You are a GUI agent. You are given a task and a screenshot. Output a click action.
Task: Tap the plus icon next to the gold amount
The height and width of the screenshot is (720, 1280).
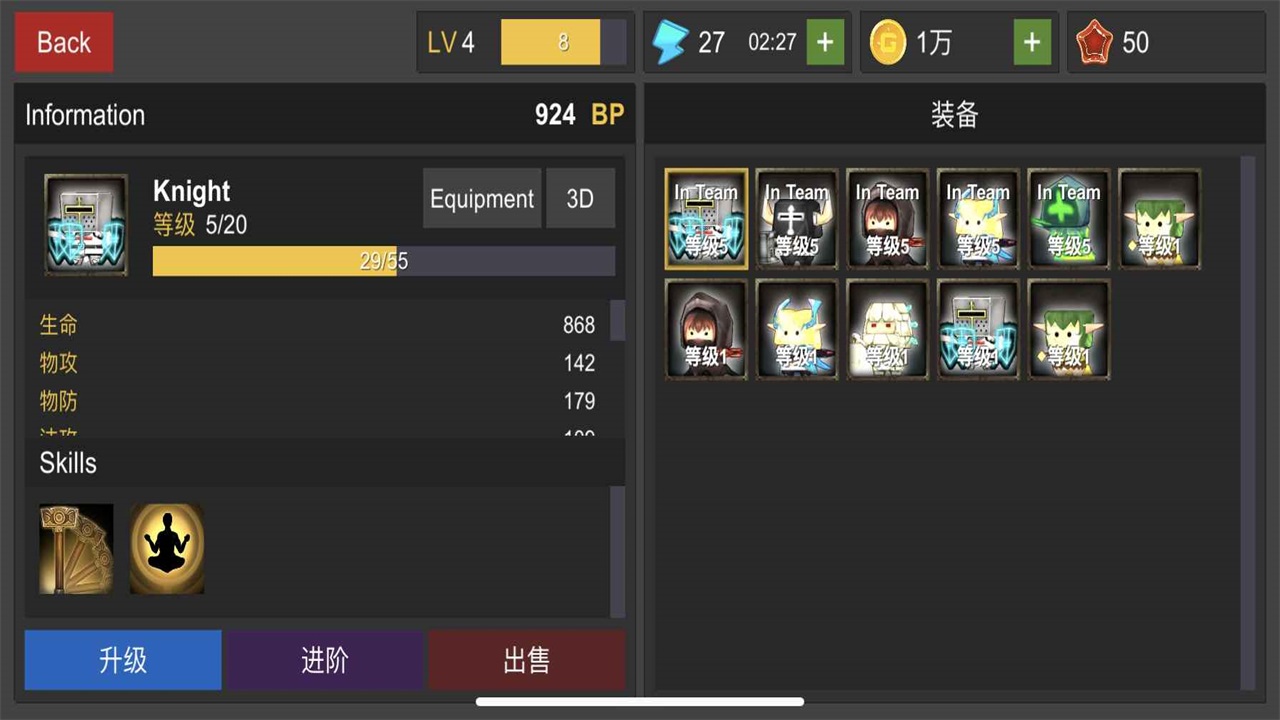tap(1032, 42)
